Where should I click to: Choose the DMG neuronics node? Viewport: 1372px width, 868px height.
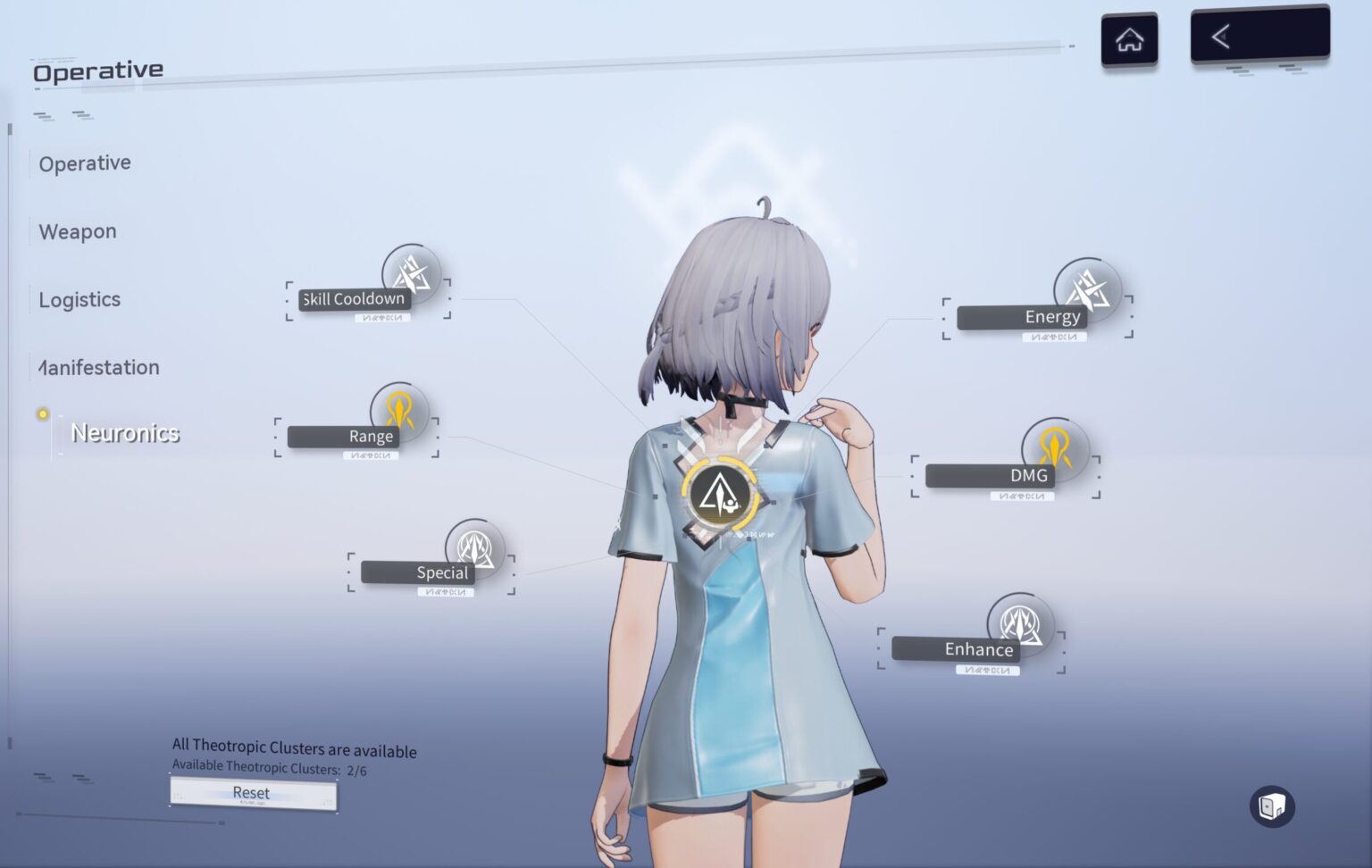pos(1055,447)
